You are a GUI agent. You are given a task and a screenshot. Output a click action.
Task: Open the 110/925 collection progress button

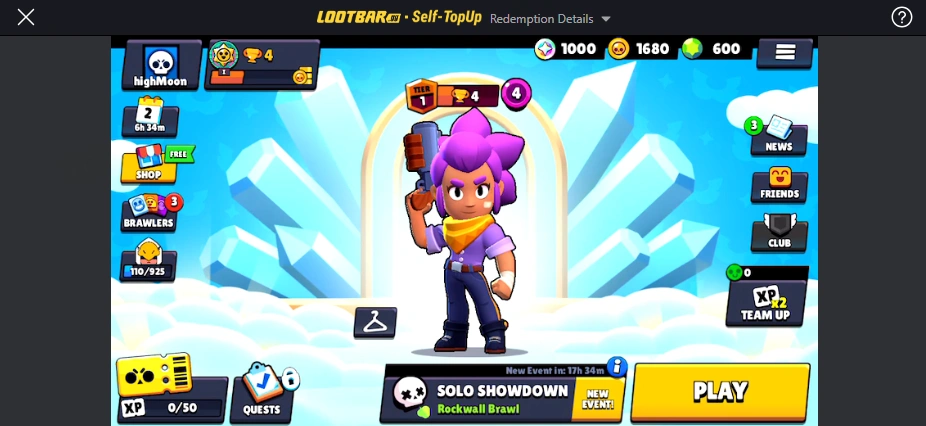(149, 262)
